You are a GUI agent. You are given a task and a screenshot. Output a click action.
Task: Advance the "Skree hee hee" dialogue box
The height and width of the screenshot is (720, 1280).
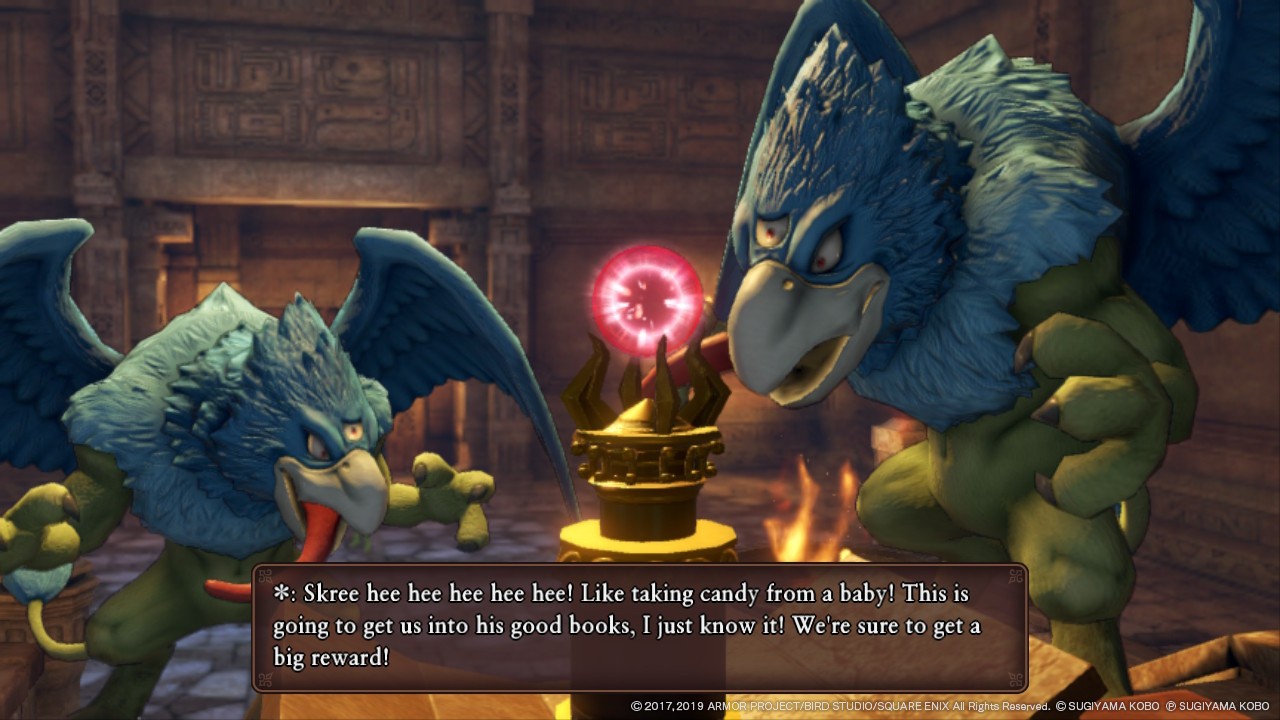[639, 627]
